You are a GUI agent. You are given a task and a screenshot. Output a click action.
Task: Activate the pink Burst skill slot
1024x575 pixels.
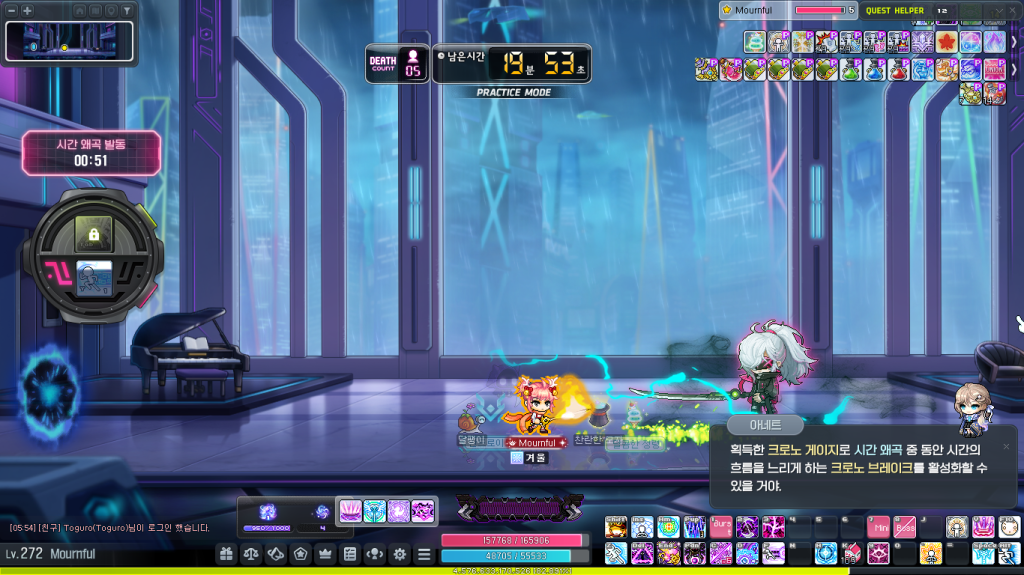pos(721,526)
